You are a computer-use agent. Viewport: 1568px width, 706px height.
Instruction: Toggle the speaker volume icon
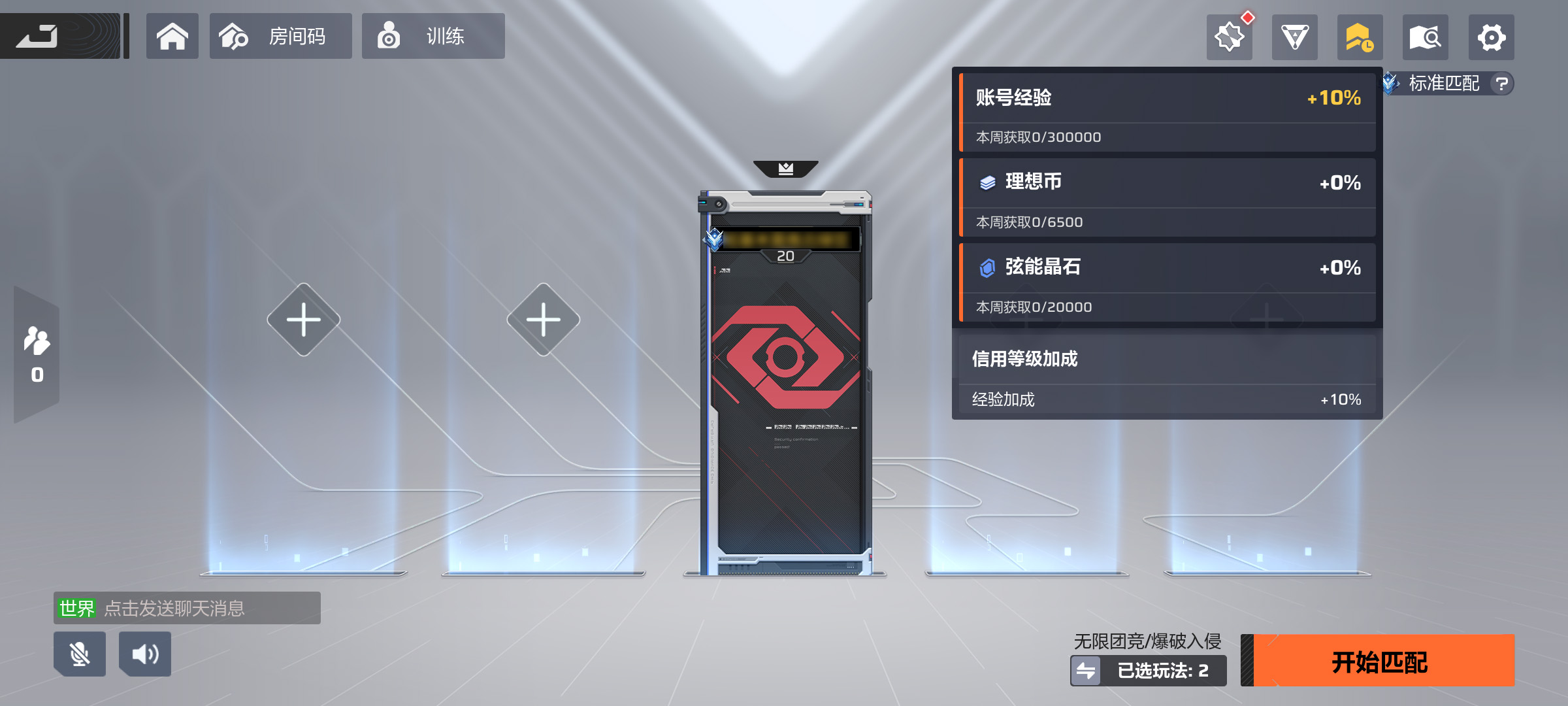tap(145, 654)
